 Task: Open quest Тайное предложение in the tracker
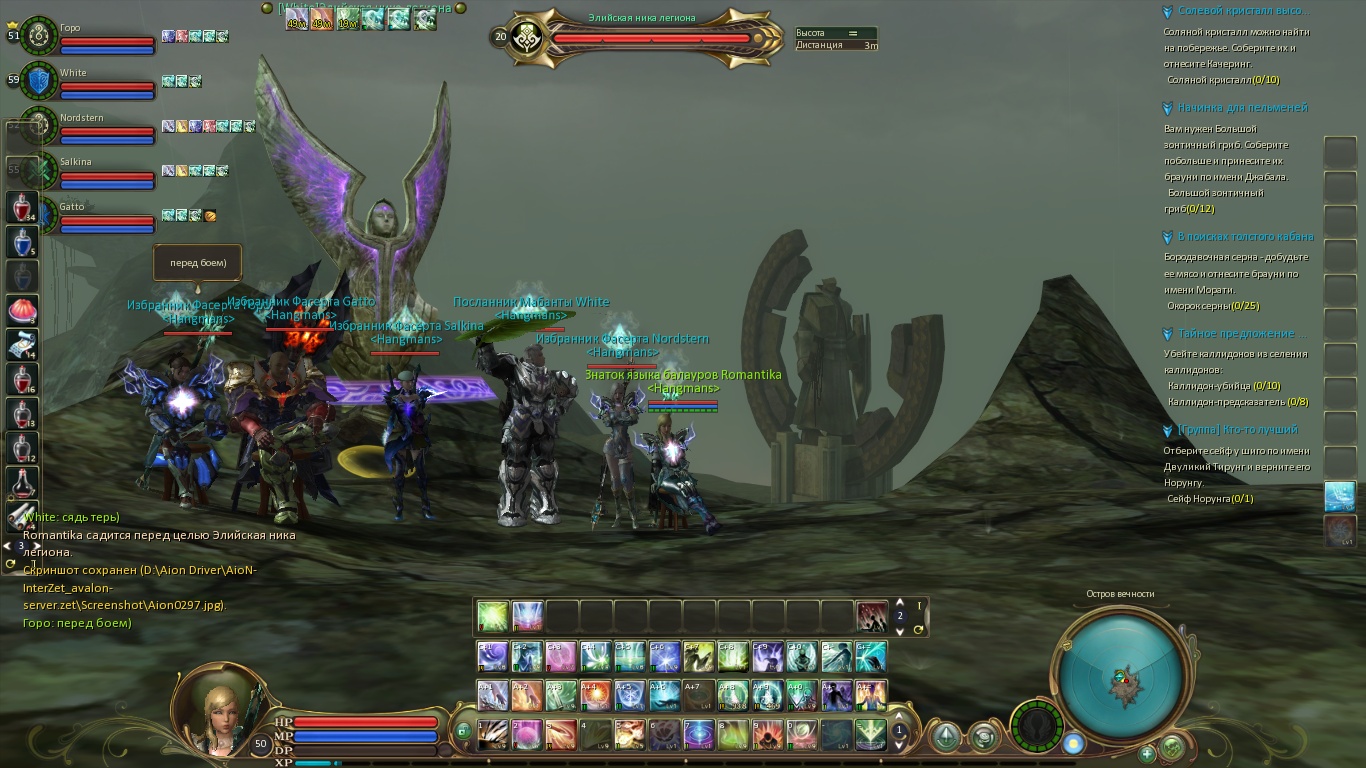(x=1242, y=334)
